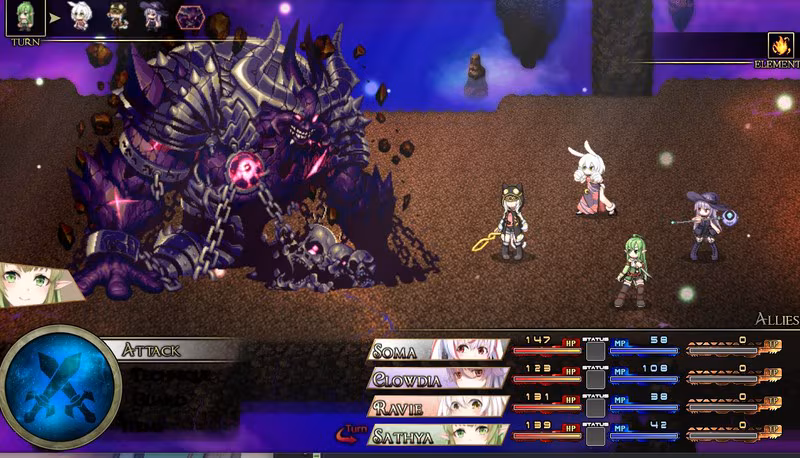Select the bunny-eared girl in turn order
This screenshot has height=458, width=800.
pyautogui.click(x=80, y=16)
